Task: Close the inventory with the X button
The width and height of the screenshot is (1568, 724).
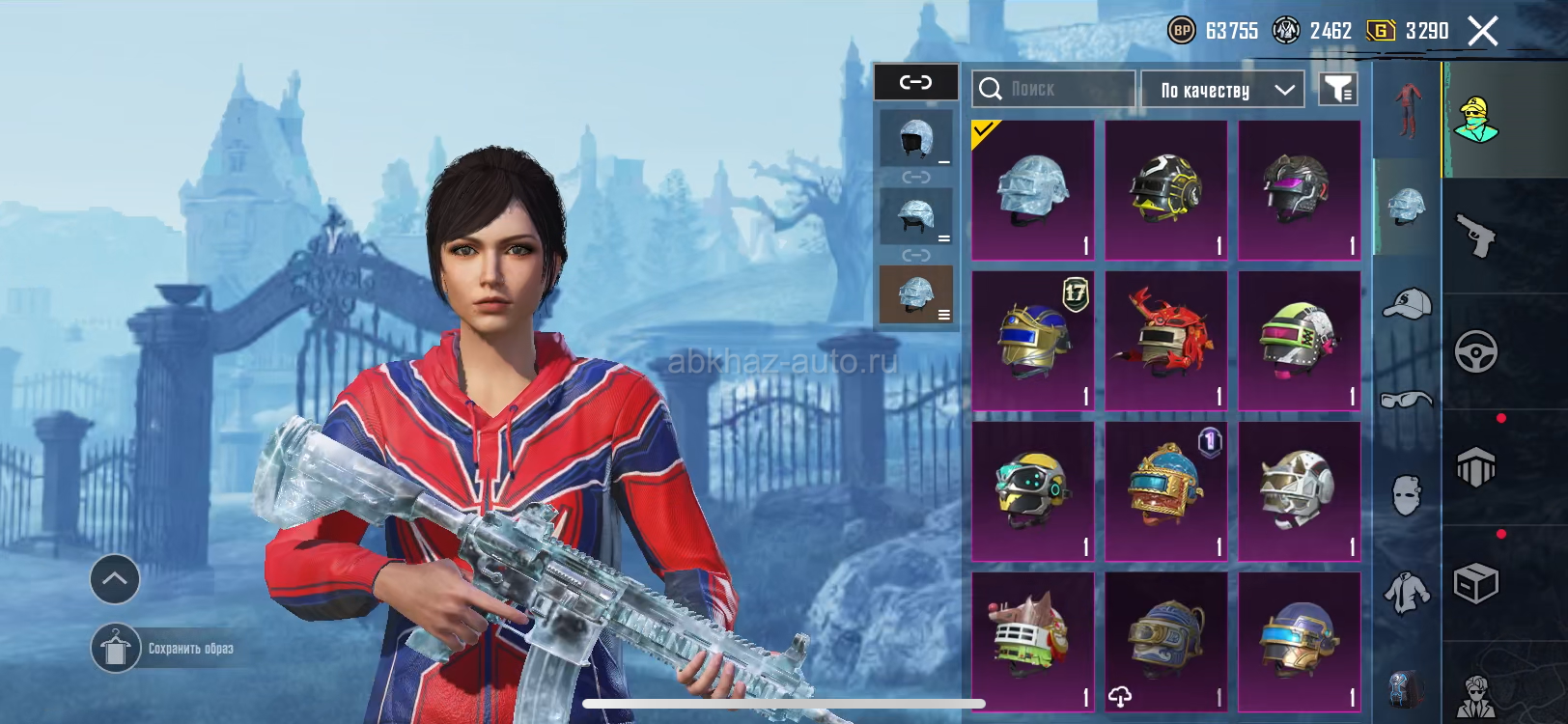Action: (1483, 31)
